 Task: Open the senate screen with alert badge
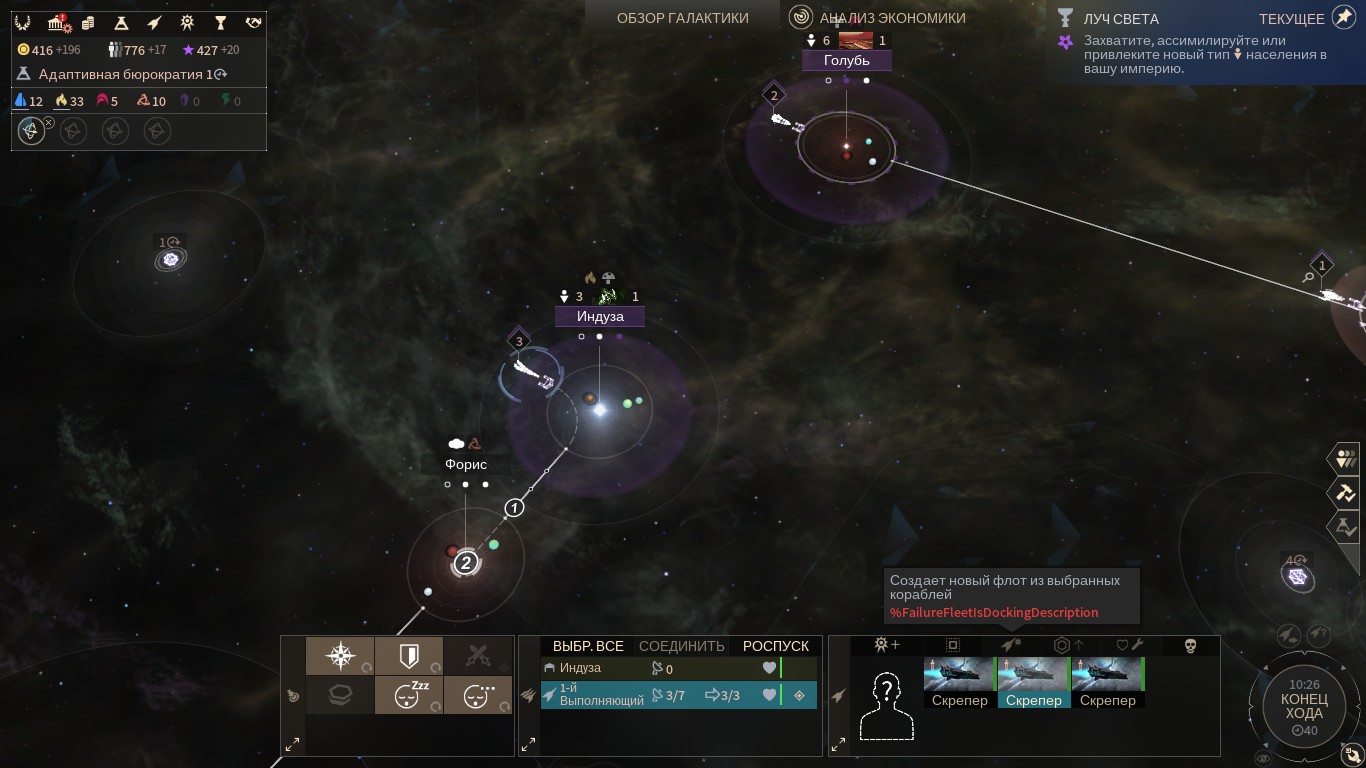[x=57, y=22]
